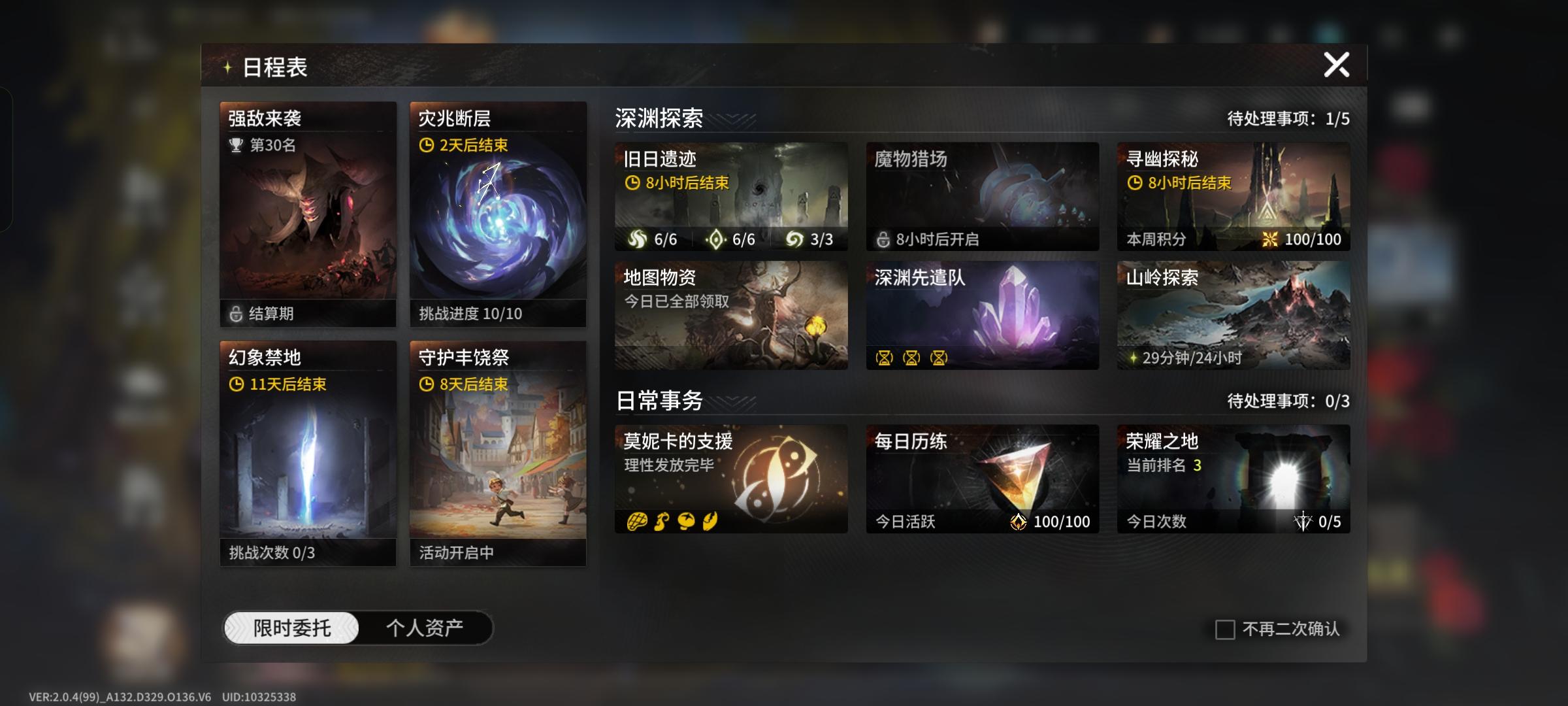The image size is (1568, 706).
Task: Switch to the 限时委托 tab
Action: [292, 626]
